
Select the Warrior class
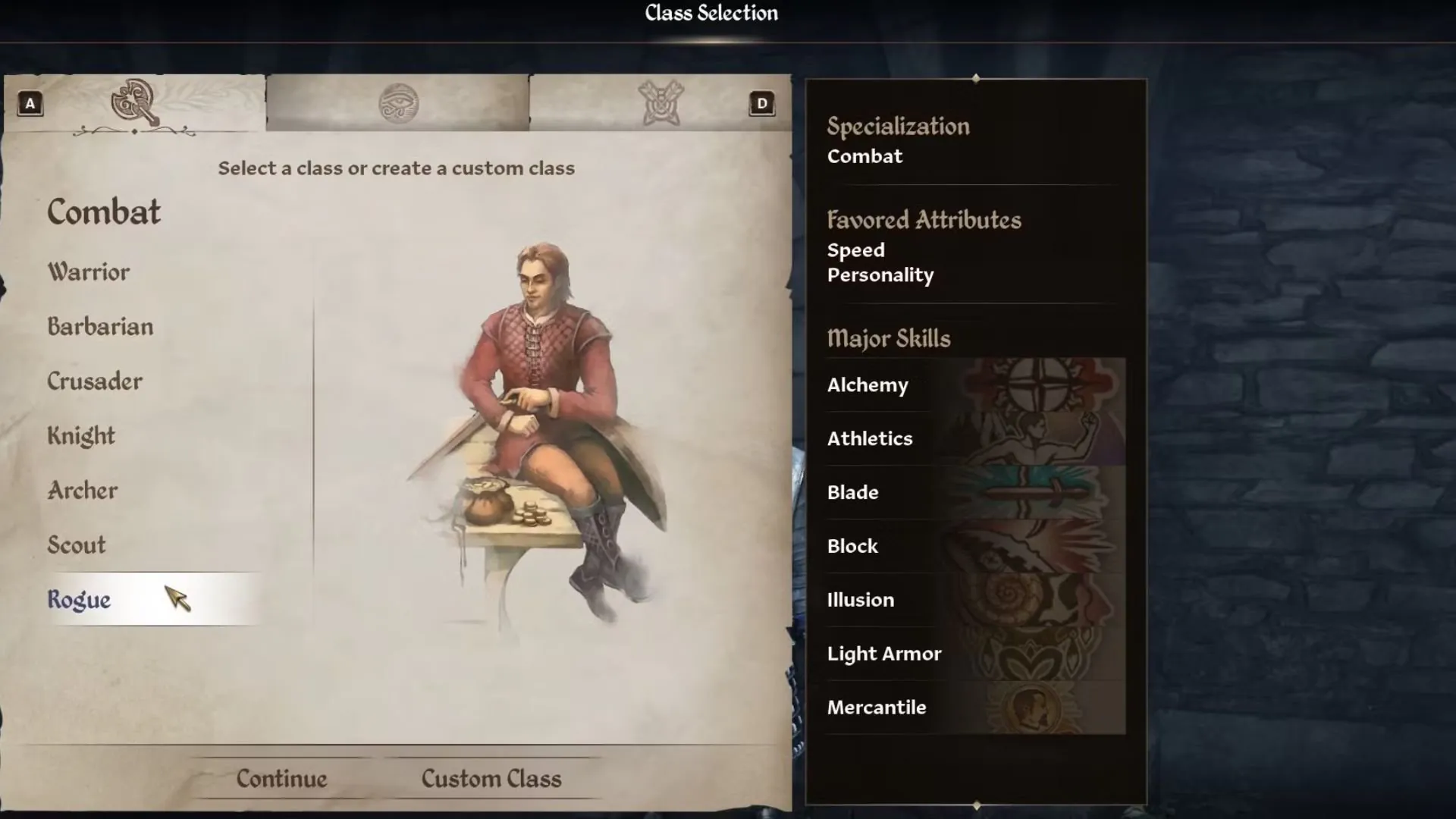89,272
